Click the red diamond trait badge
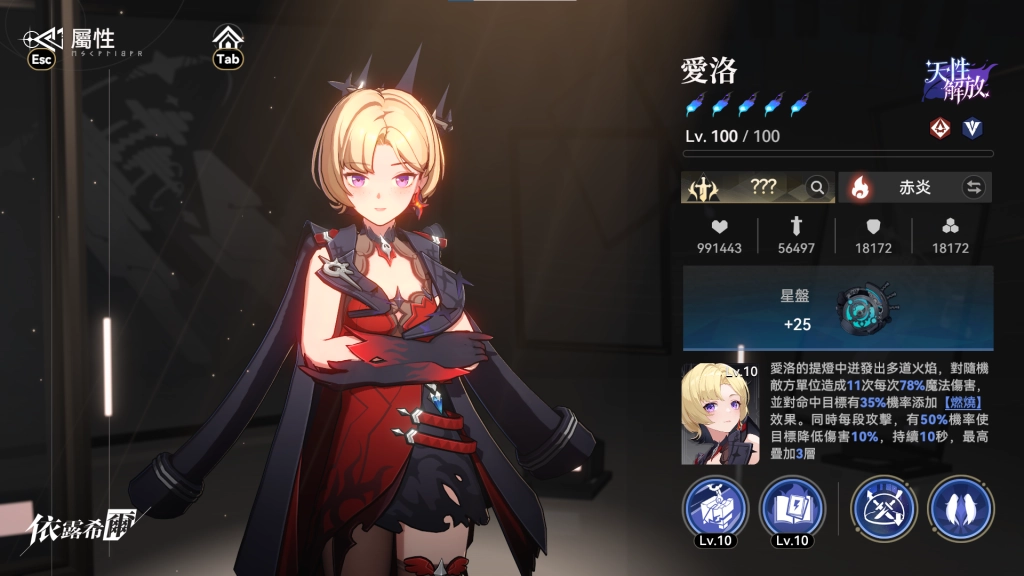This screenshot has height=576, width=1024. coord(939,128)
